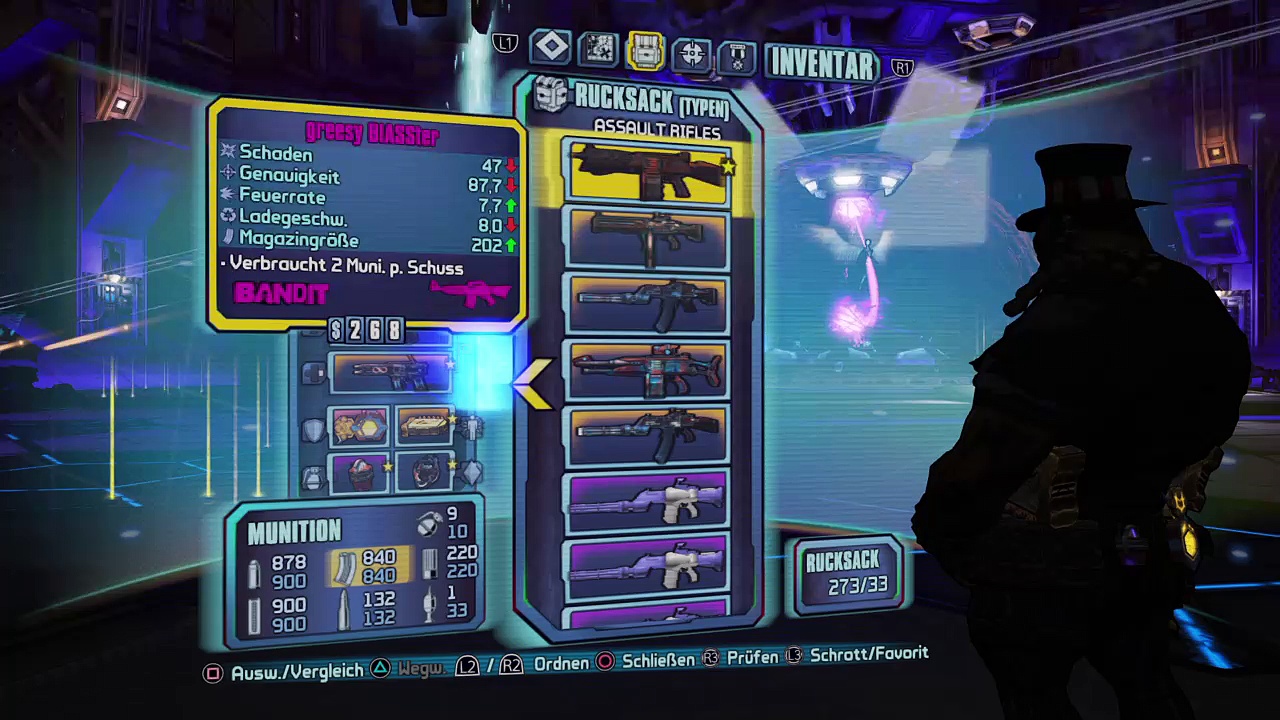Screen dimensions: 1280x720
Task: Select the equipped golden class mod slot
Action: coord(425,427)
